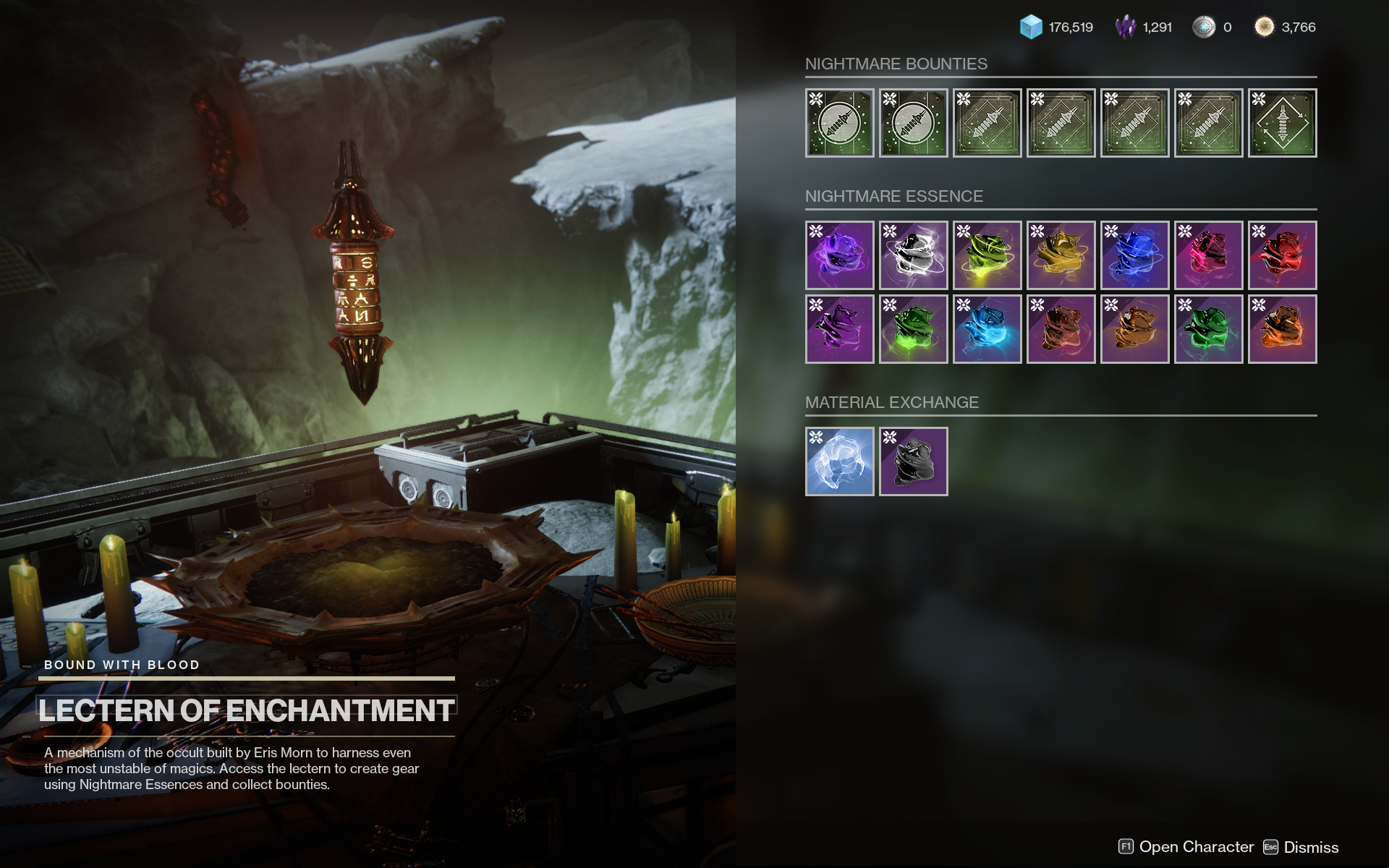
Task: Select the cyan Nightmare Essence
Action: (987, 329)
